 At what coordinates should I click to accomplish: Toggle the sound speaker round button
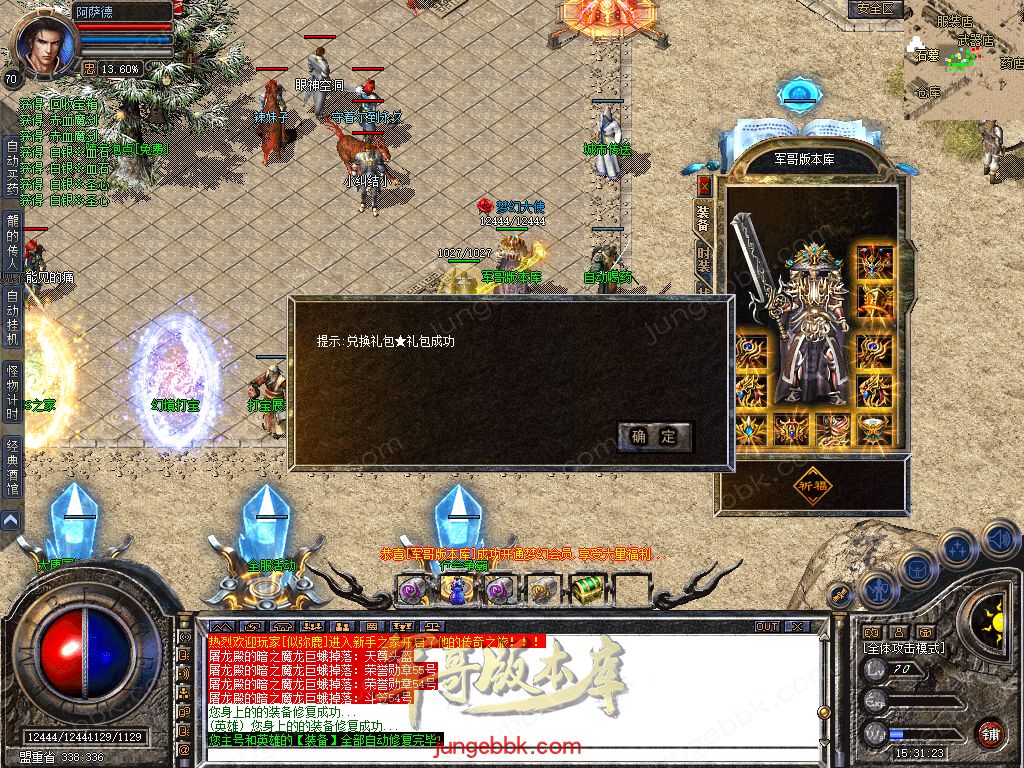point(999,540)
